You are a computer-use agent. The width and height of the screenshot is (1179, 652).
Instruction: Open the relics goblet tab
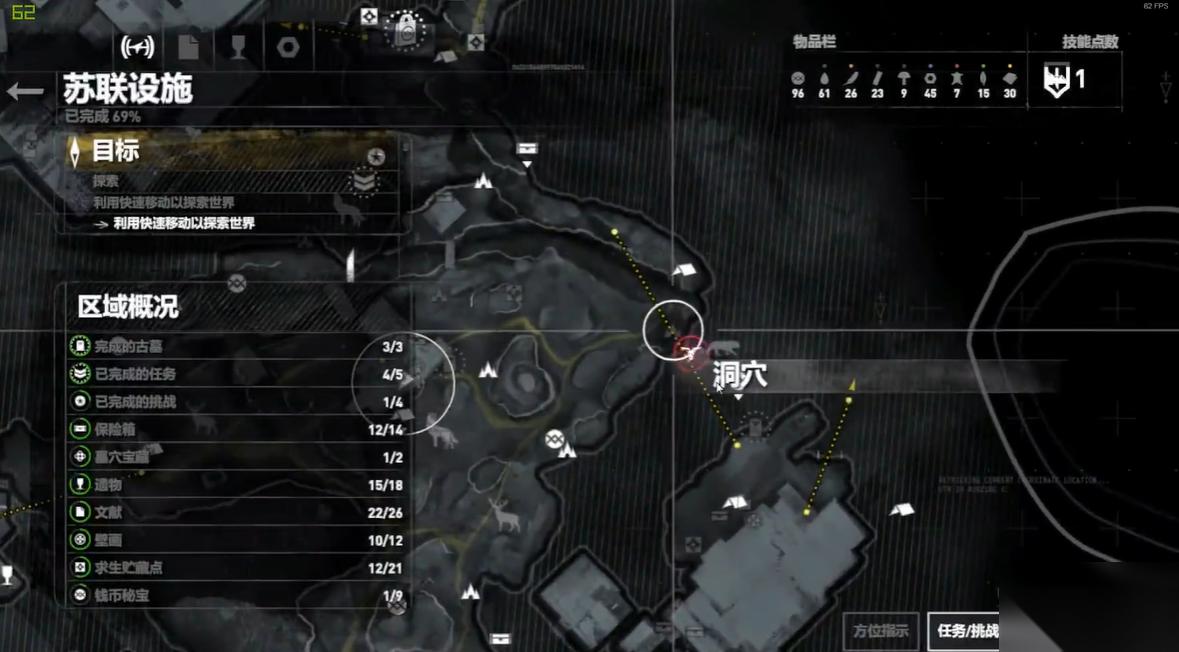point(238,46)
